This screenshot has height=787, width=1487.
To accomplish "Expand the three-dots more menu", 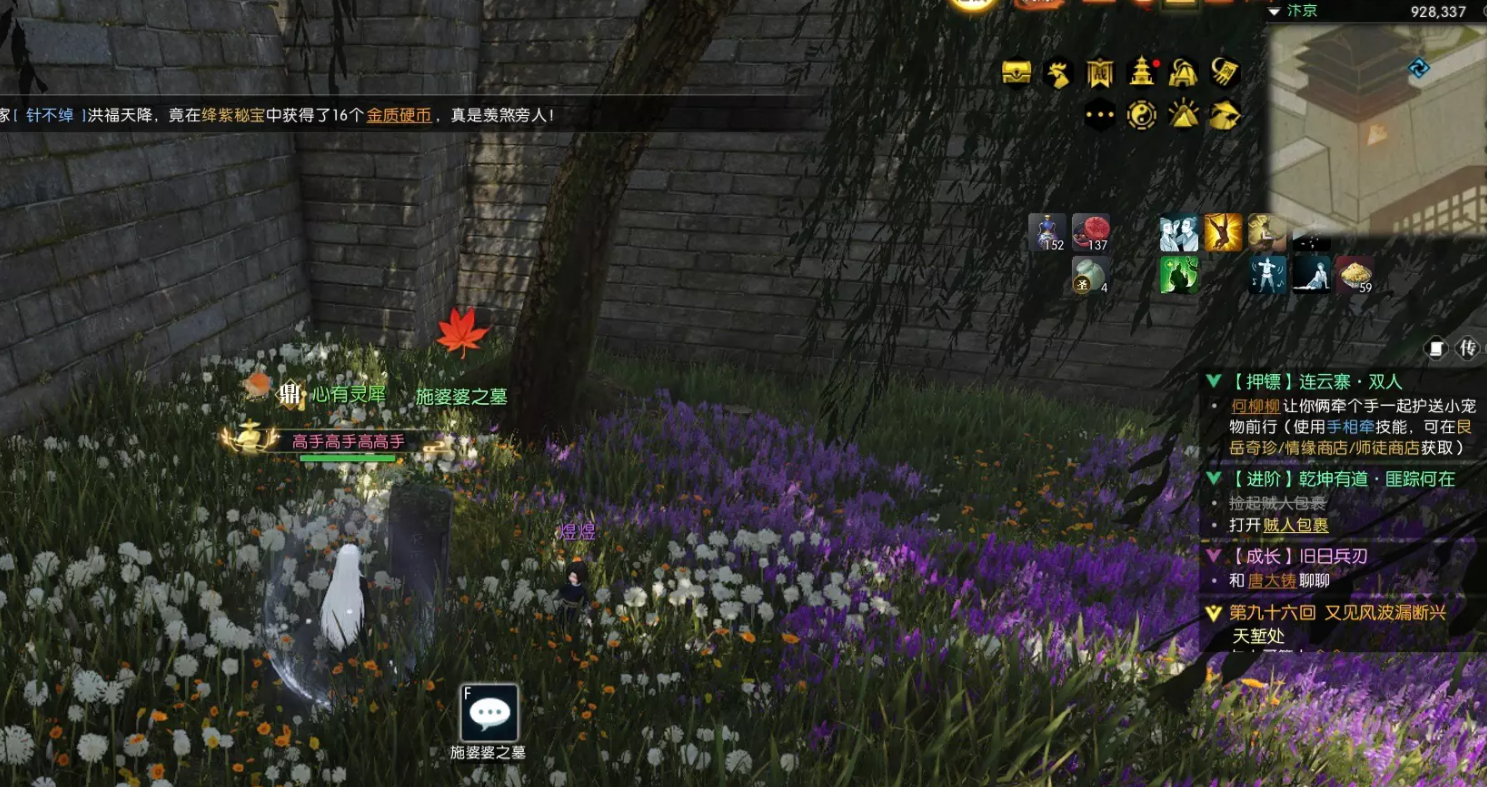I will pos(1100,115).
